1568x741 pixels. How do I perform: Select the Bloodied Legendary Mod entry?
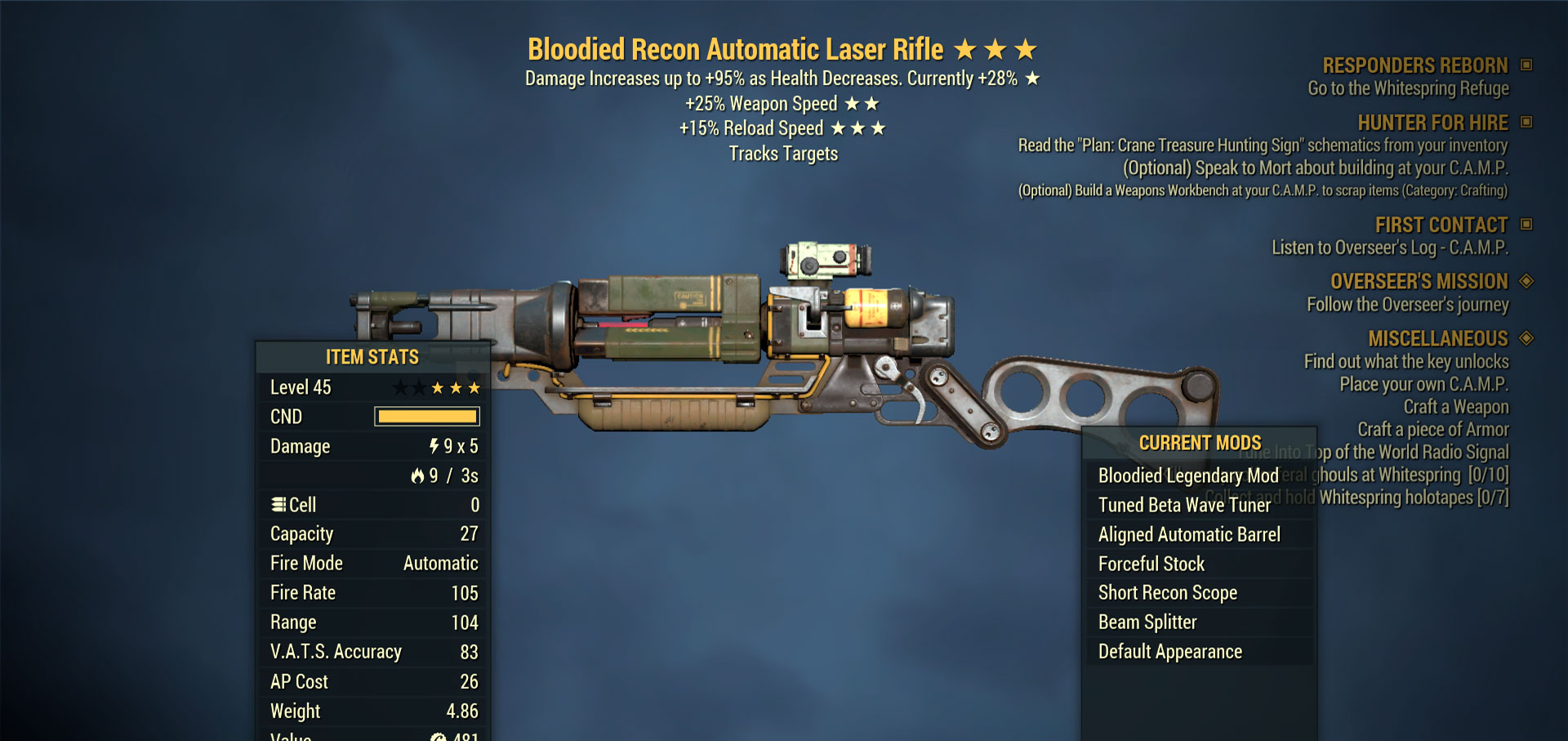tap(1187, 475)
